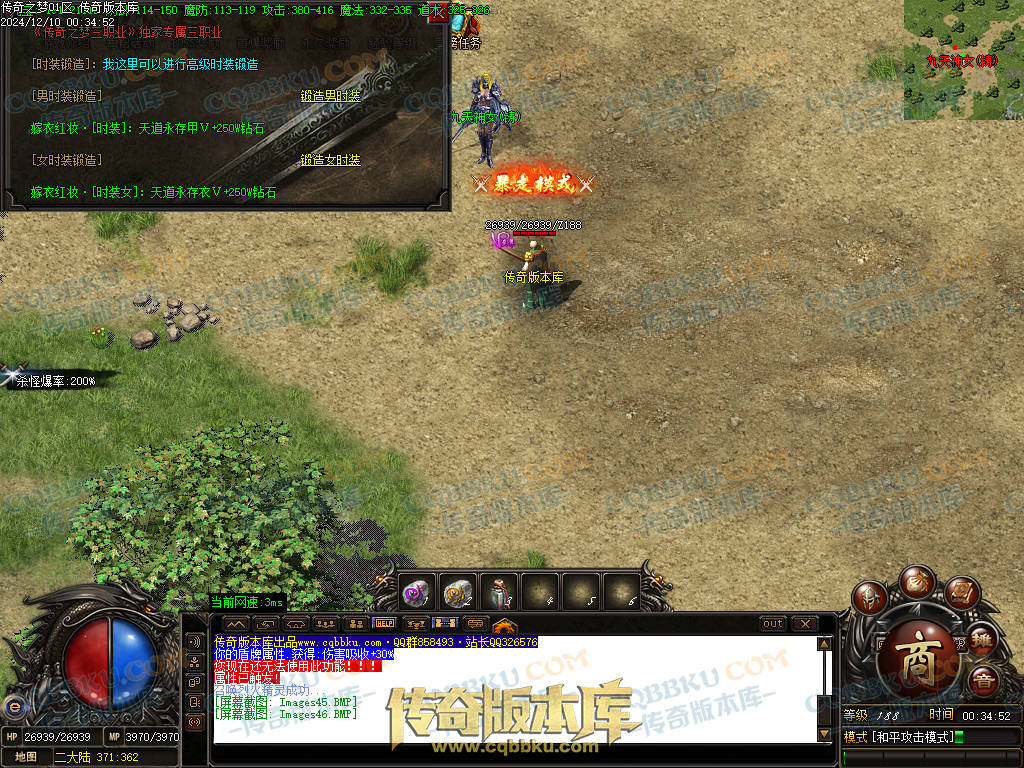This screenshot has width=1024, height=768.
Task: Close the chat panel with X button
Action: tap(805, 624)
